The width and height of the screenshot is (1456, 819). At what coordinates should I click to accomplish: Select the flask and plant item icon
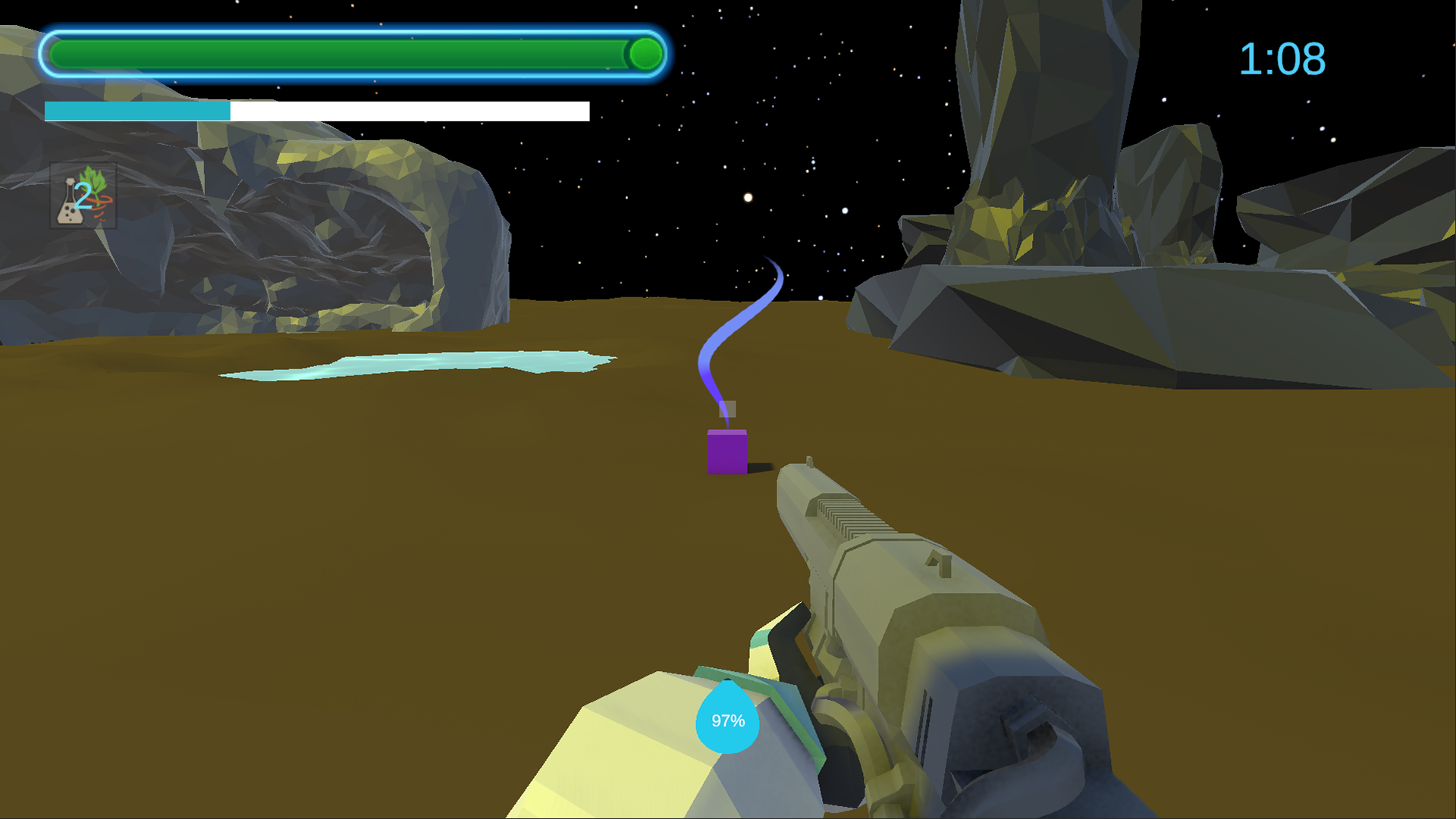click(83, 196)
